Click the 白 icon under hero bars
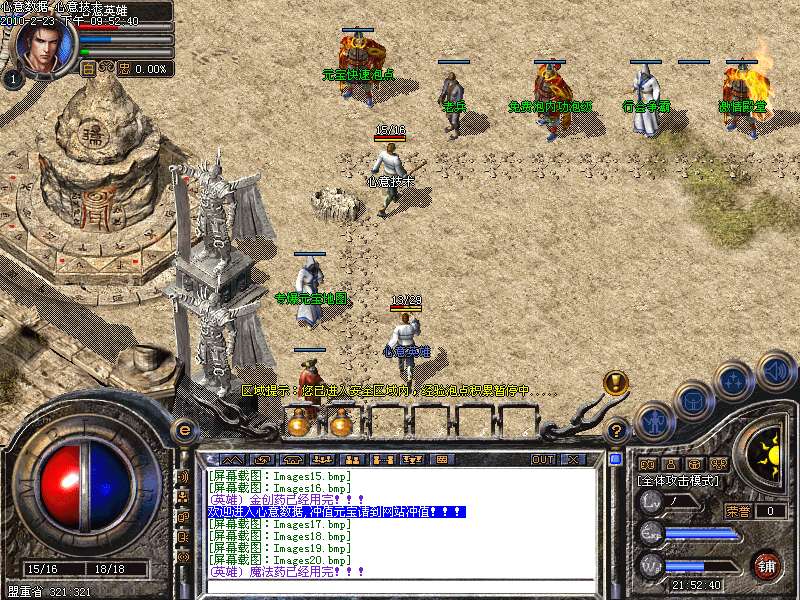Screen dimensions: 800x600 [x=88, y=69]
